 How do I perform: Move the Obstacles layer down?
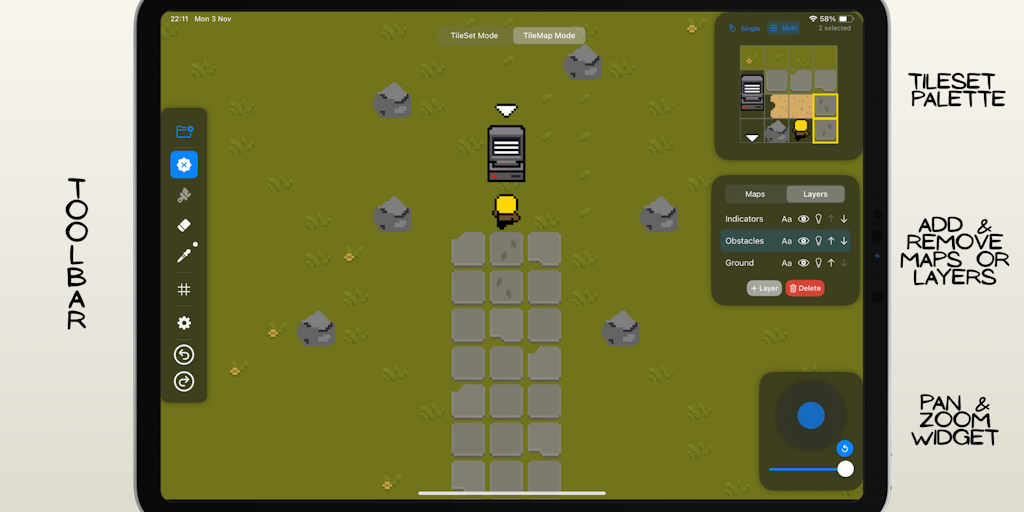(844, 241)
